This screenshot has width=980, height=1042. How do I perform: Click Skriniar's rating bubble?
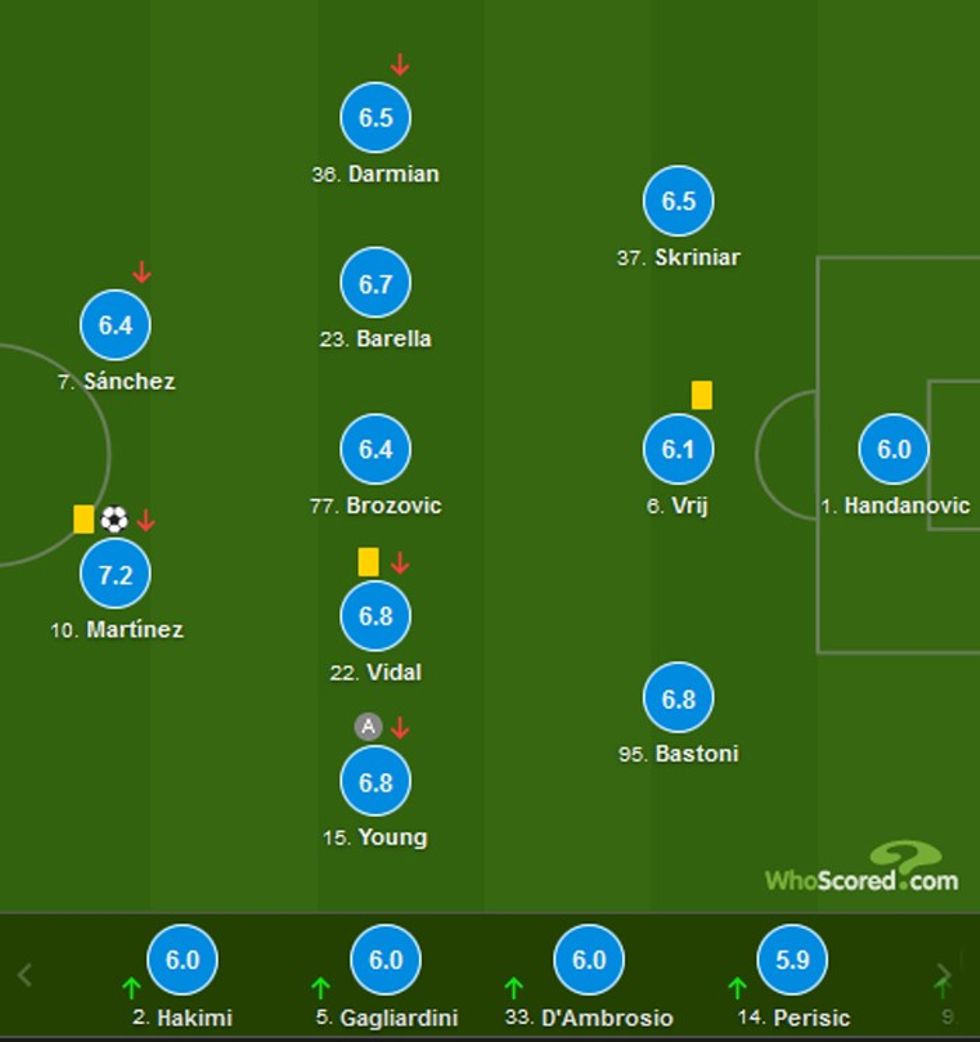click(678, 201)
